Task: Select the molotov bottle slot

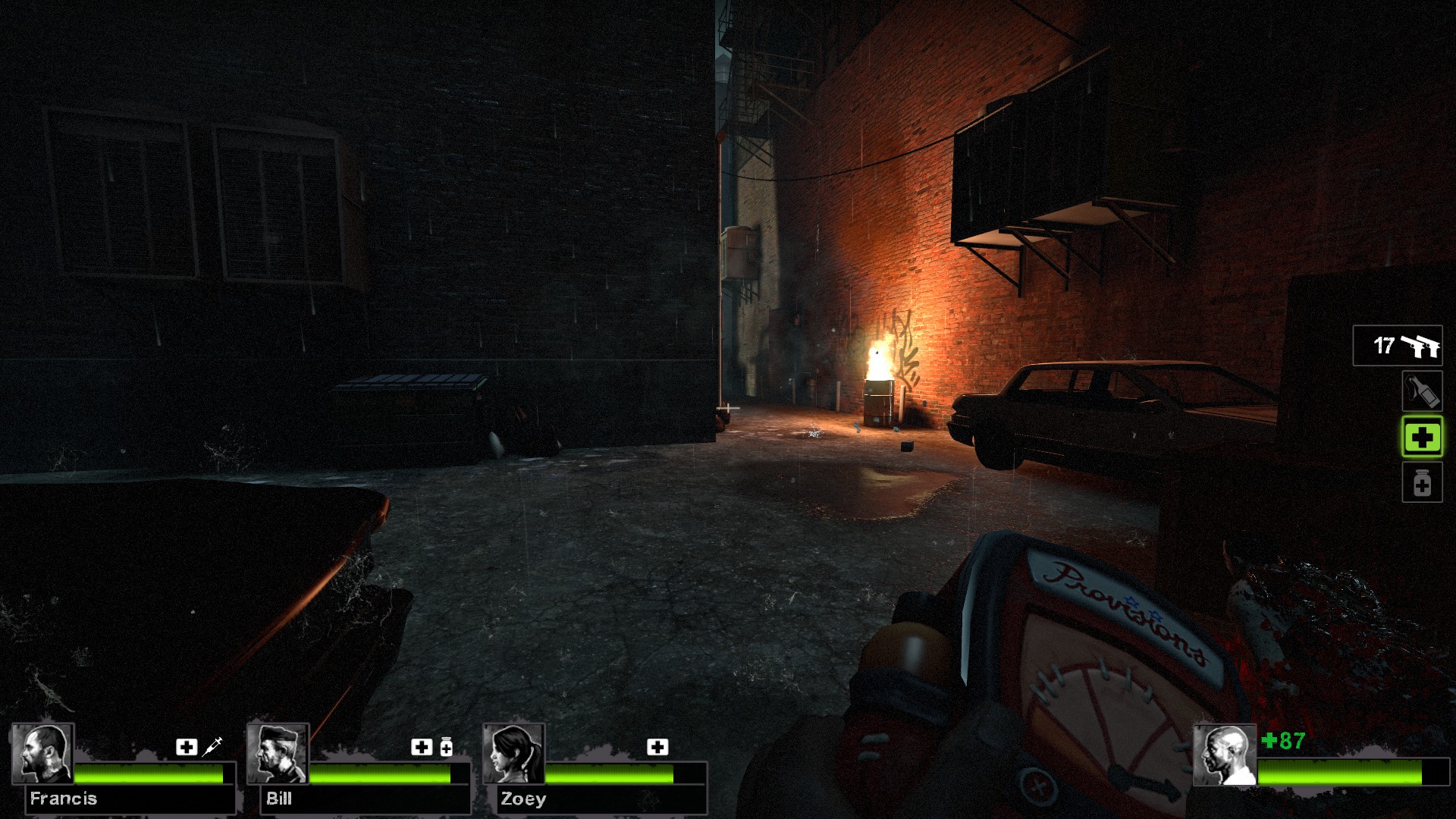Action: coord(1421,391)
